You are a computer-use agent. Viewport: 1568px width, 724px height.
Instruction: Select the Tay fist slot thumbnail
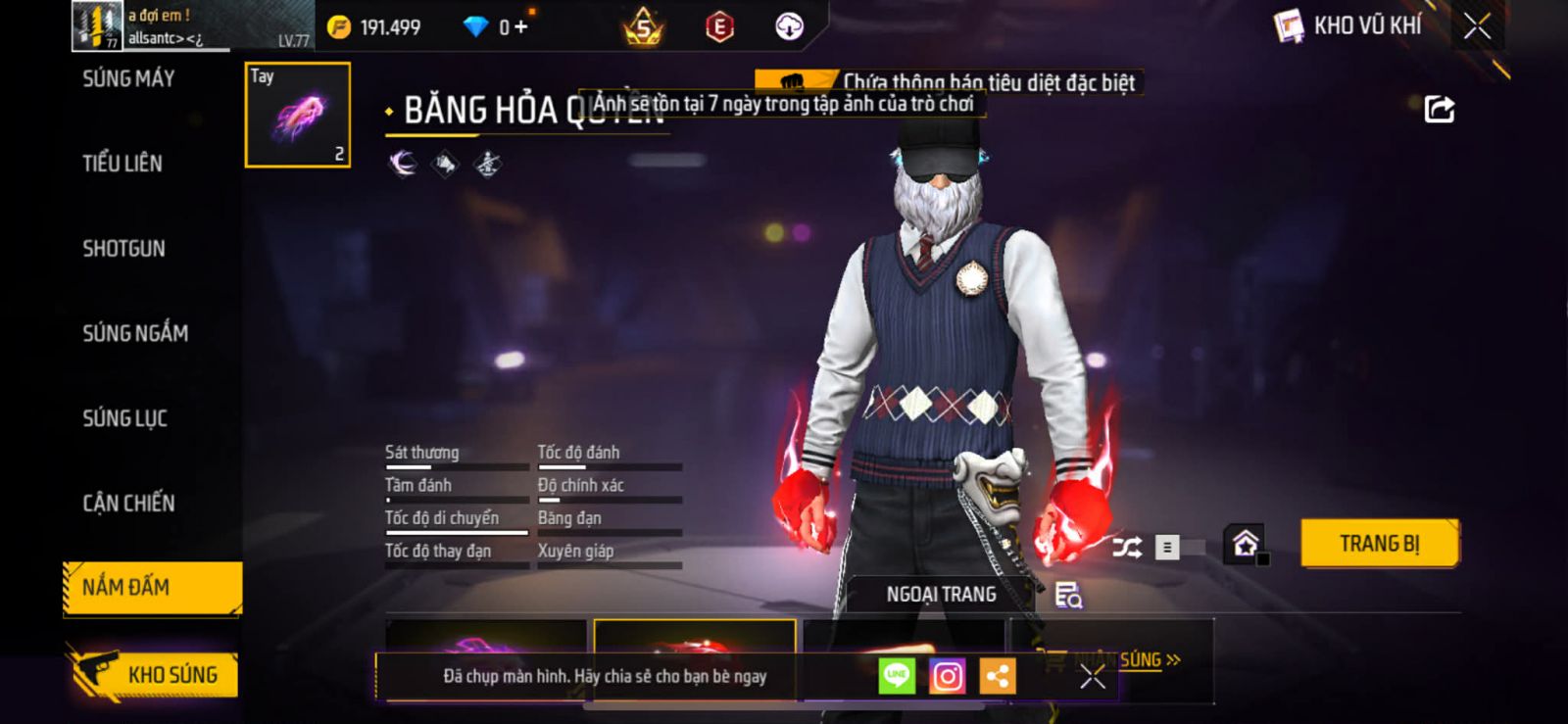(x=298, y=115)
